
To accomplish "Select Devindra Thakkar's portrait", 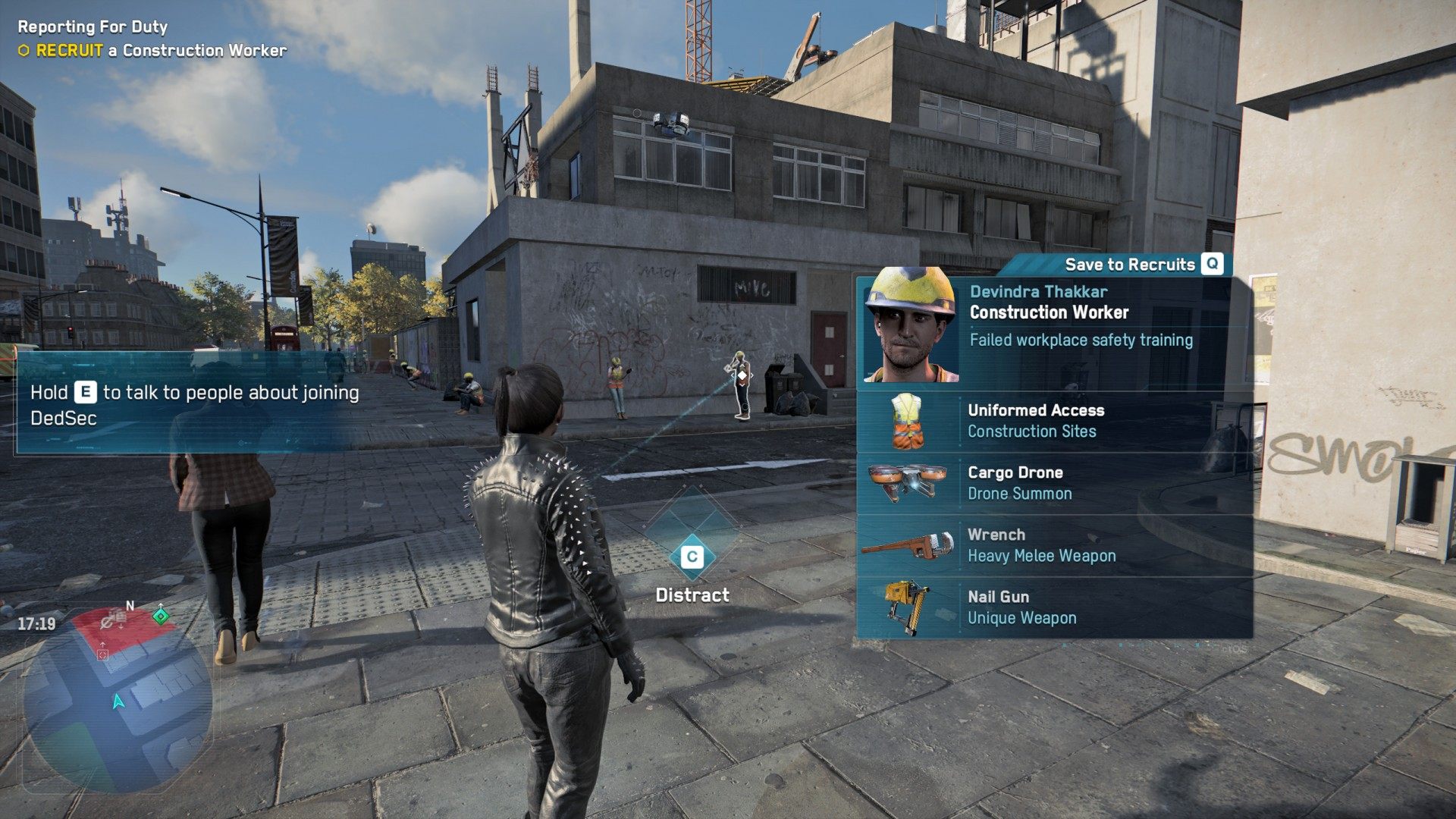I will [x=912, y=326].
